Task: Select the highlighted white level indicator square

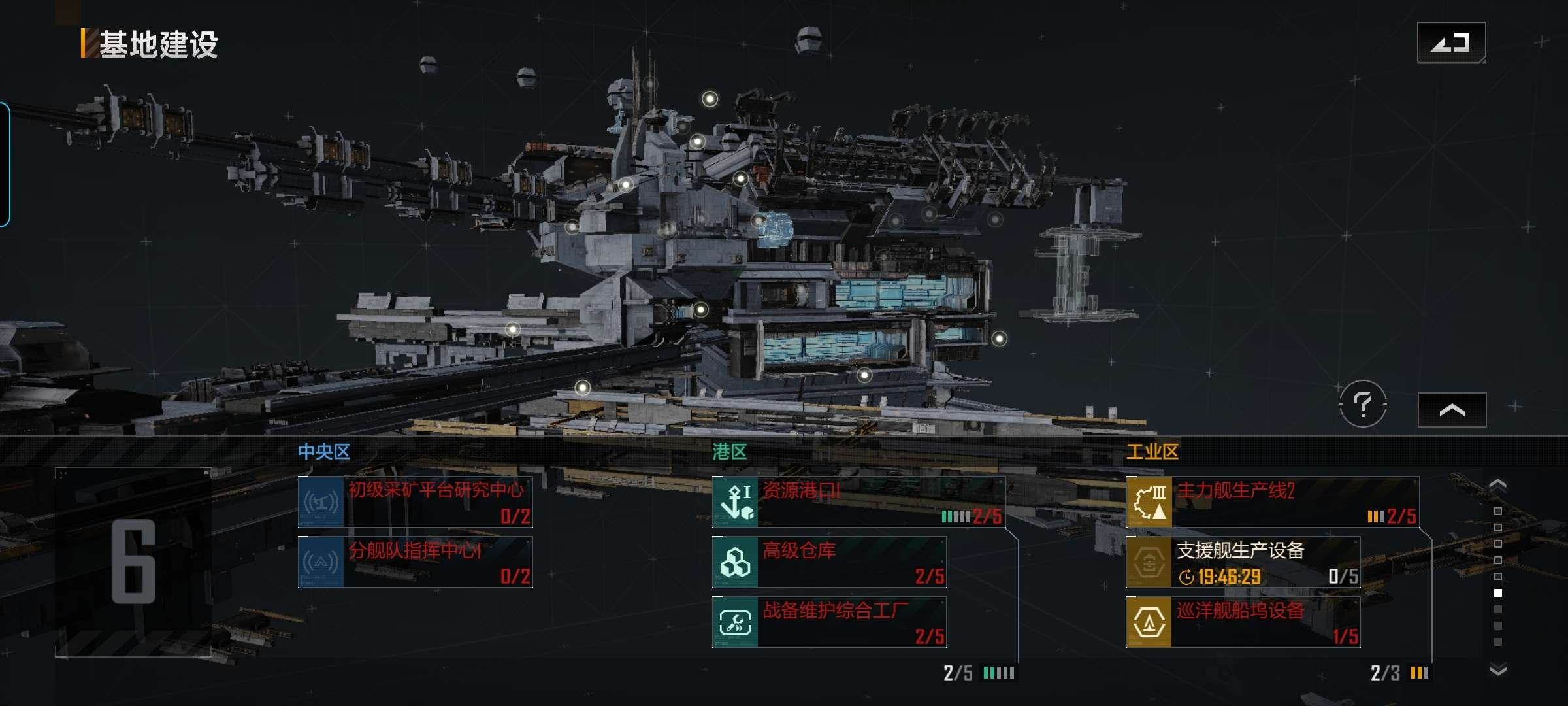Action: [x=1498, y=593]
